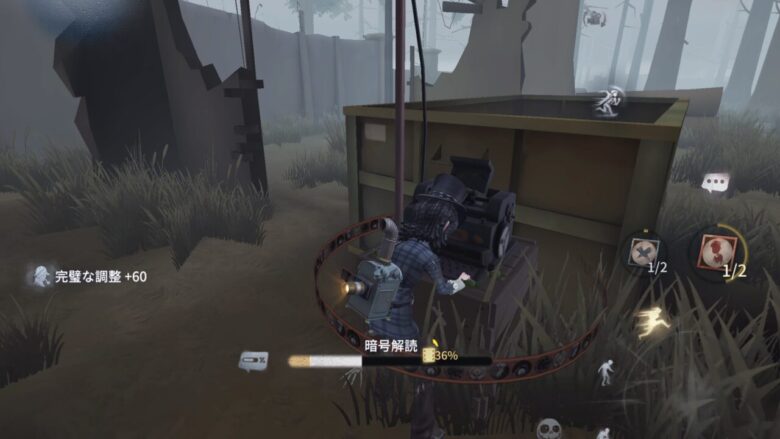The width and height of the screenshot is (780, 439).
Task: Open the quick chat speech bubble
Action: [715, 182]
